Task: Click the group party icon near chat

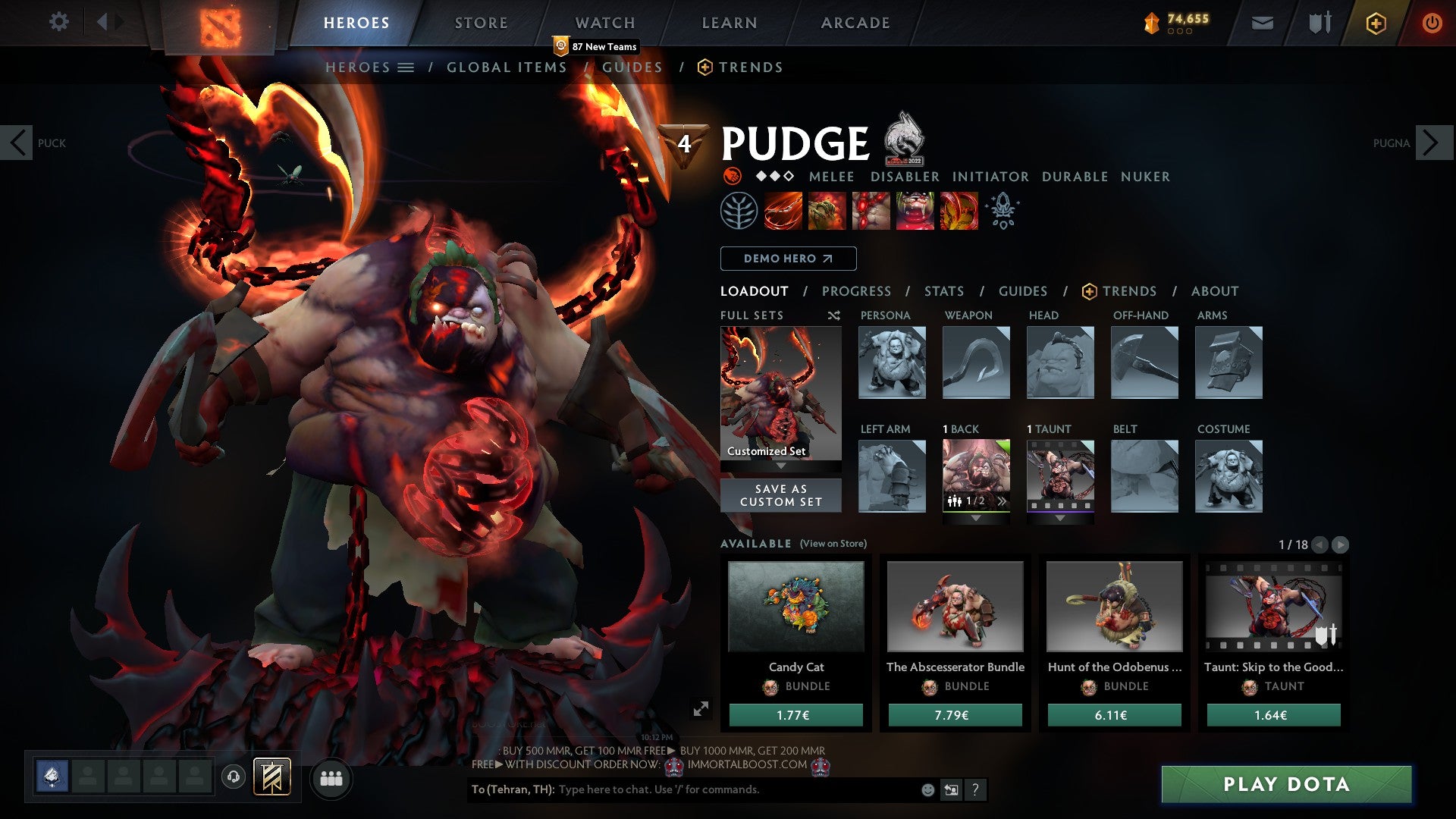Action: point(331,777)
